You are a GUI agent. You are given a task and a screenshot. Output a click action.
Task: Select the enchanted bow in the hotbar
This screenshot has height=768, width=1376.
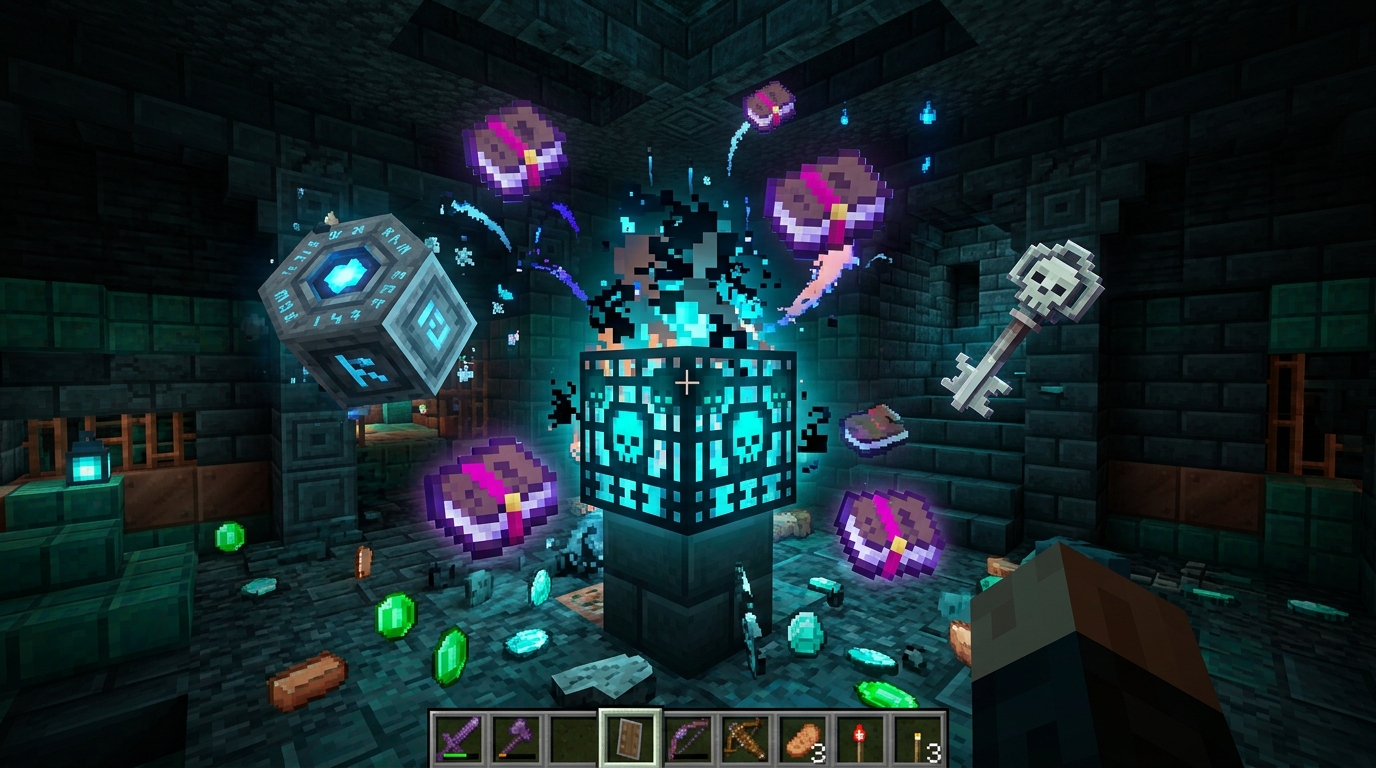pyautogui.click(x=690, y=738)
